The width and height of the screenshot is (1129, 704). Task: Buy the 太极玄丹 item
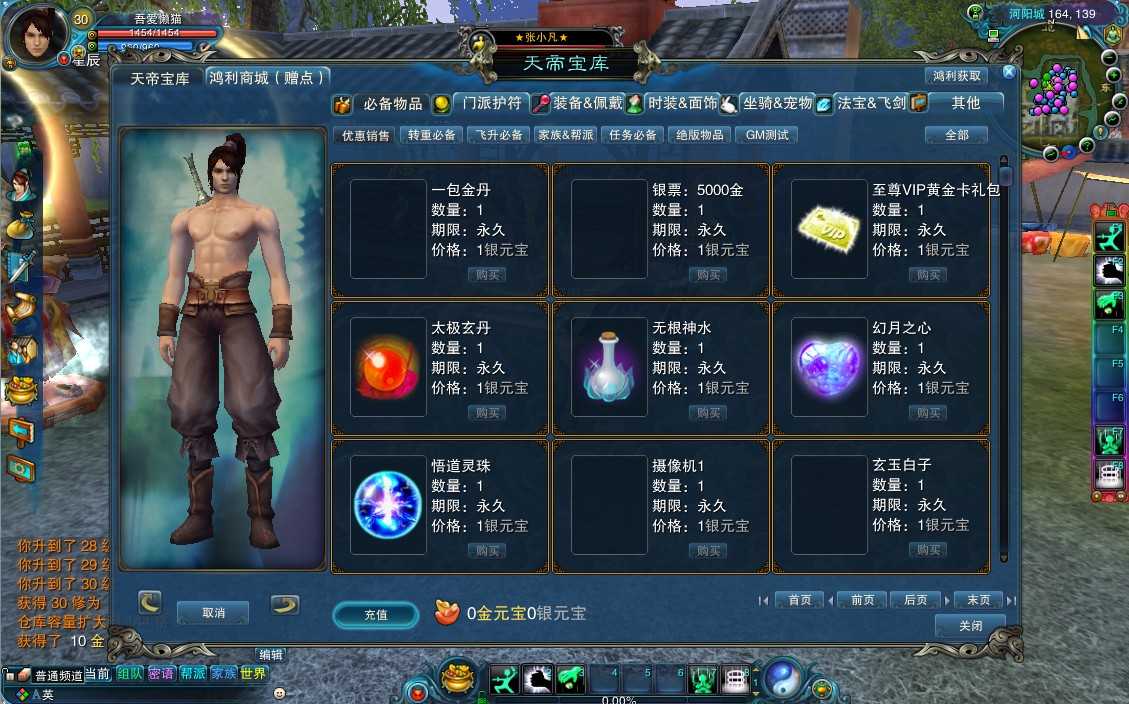487,413
